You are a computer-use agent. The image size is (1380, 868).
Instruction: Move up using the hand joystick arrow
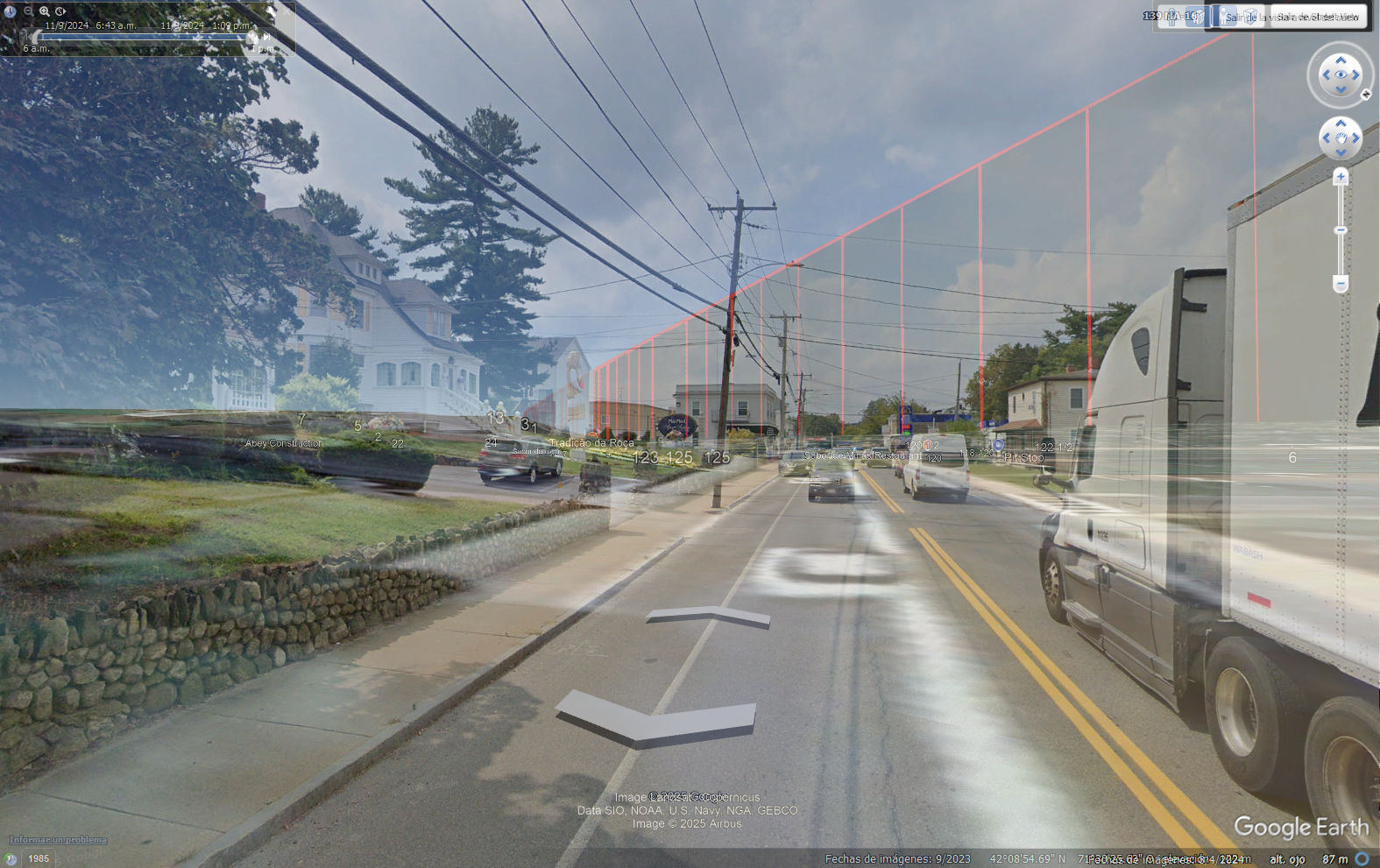tap(1341, 124)
